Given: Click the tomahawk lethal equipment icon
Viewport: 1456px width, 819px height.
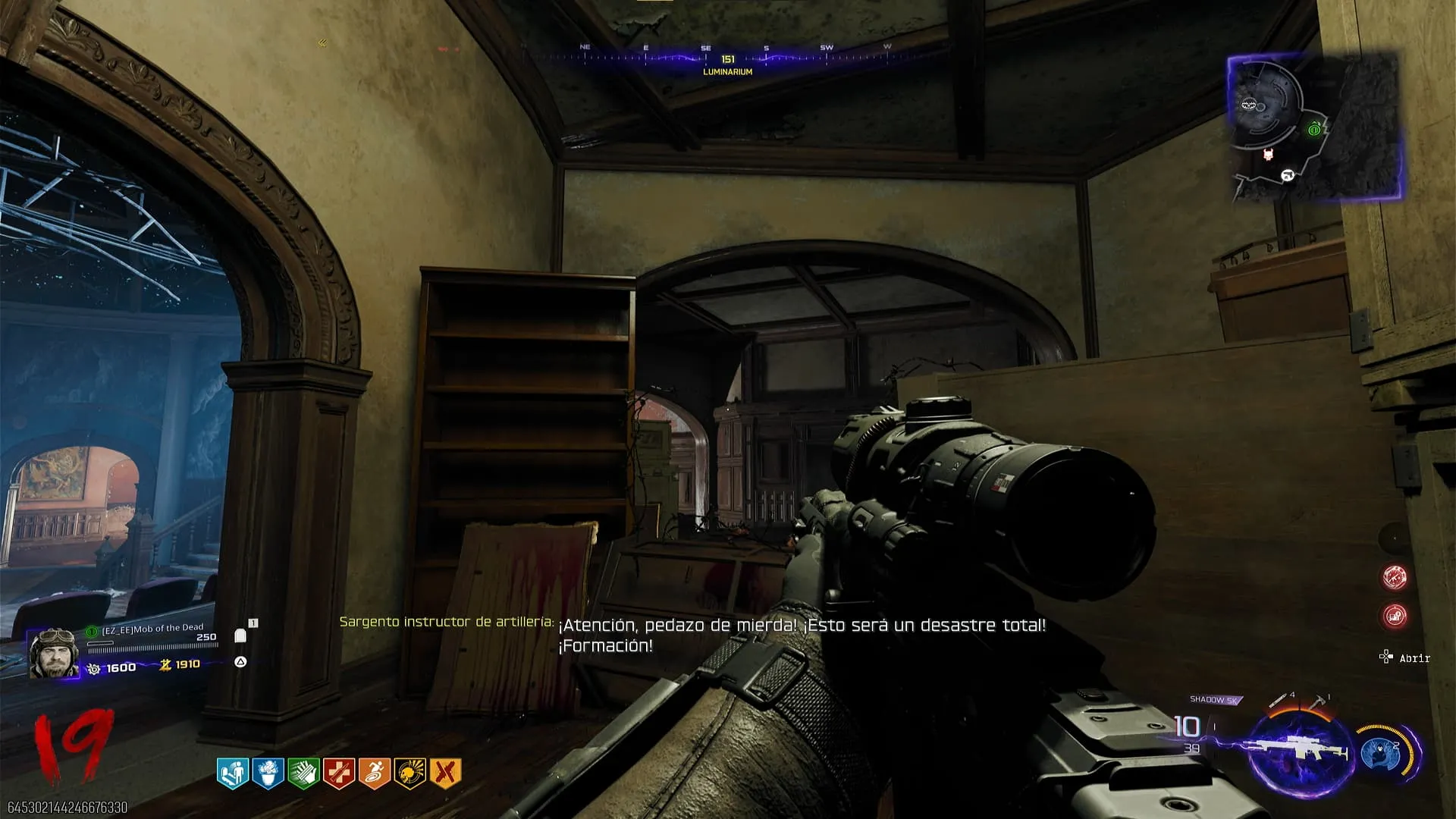Looking at the screenshot, I should (1319, 701).
